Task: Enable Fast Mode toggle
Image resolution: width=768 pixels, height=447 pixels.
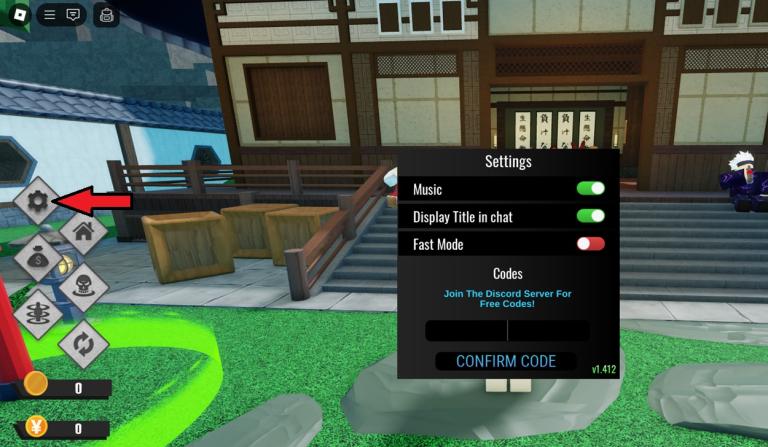Action: tap(590, 244)
